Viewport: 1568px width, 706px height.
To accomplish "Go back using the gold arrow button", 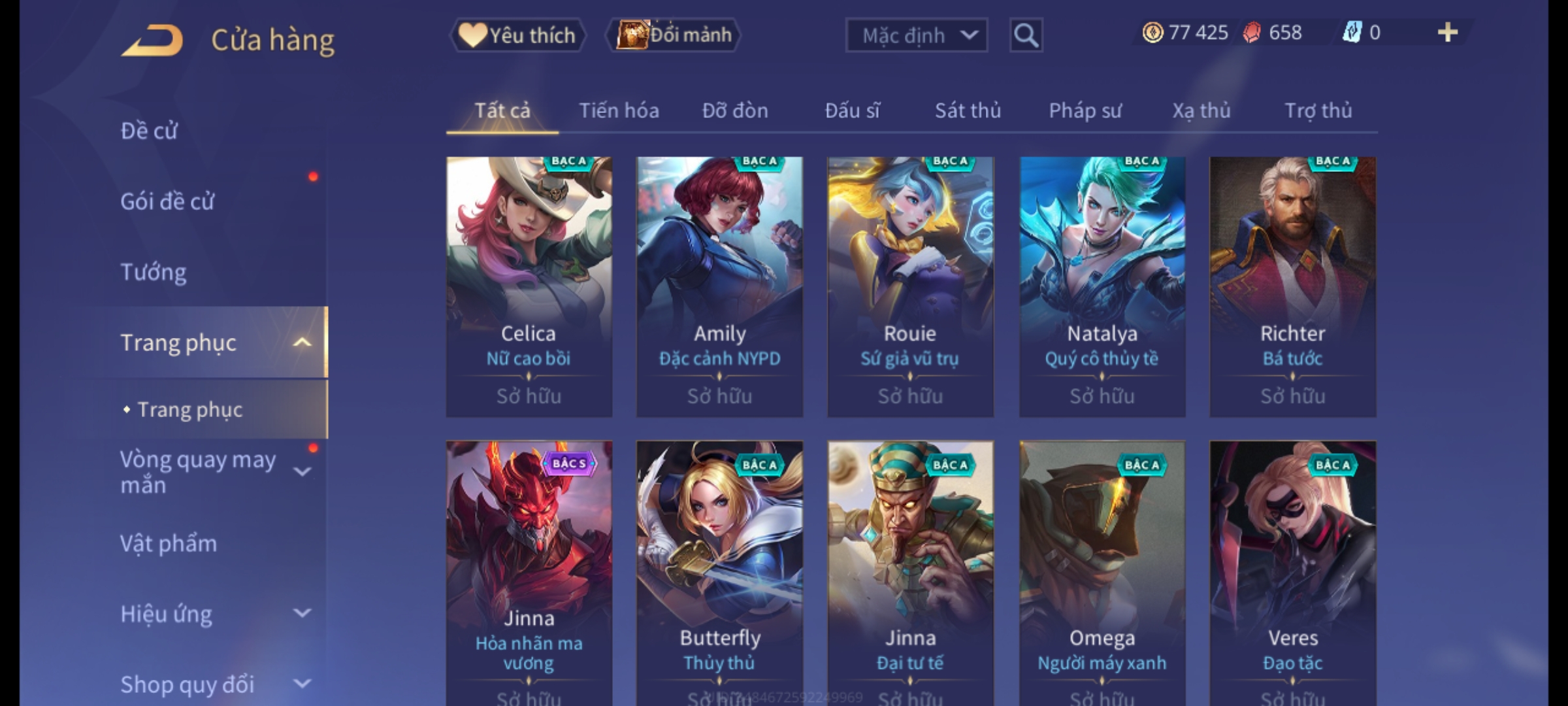I will coord(152,41).
